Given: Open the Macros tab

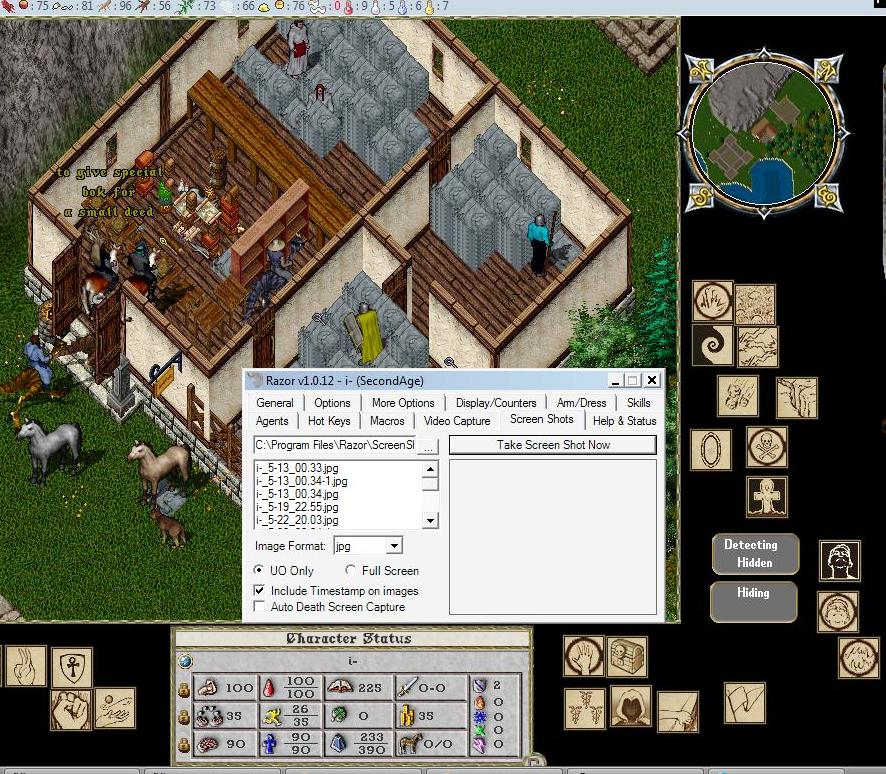Looking at the screenshot, I should 387,421.
